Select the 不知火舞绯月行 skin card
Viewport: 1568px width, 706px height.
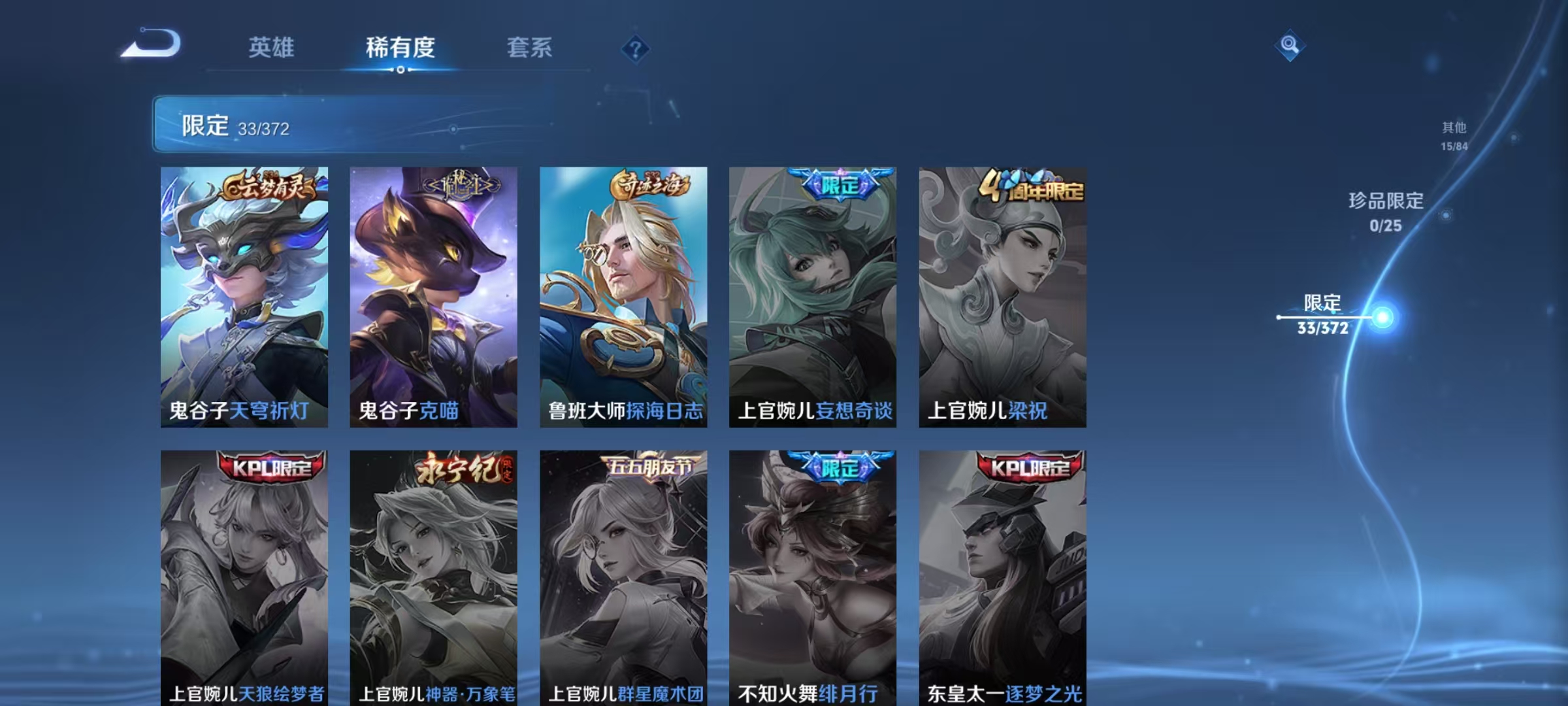point(810,582)
